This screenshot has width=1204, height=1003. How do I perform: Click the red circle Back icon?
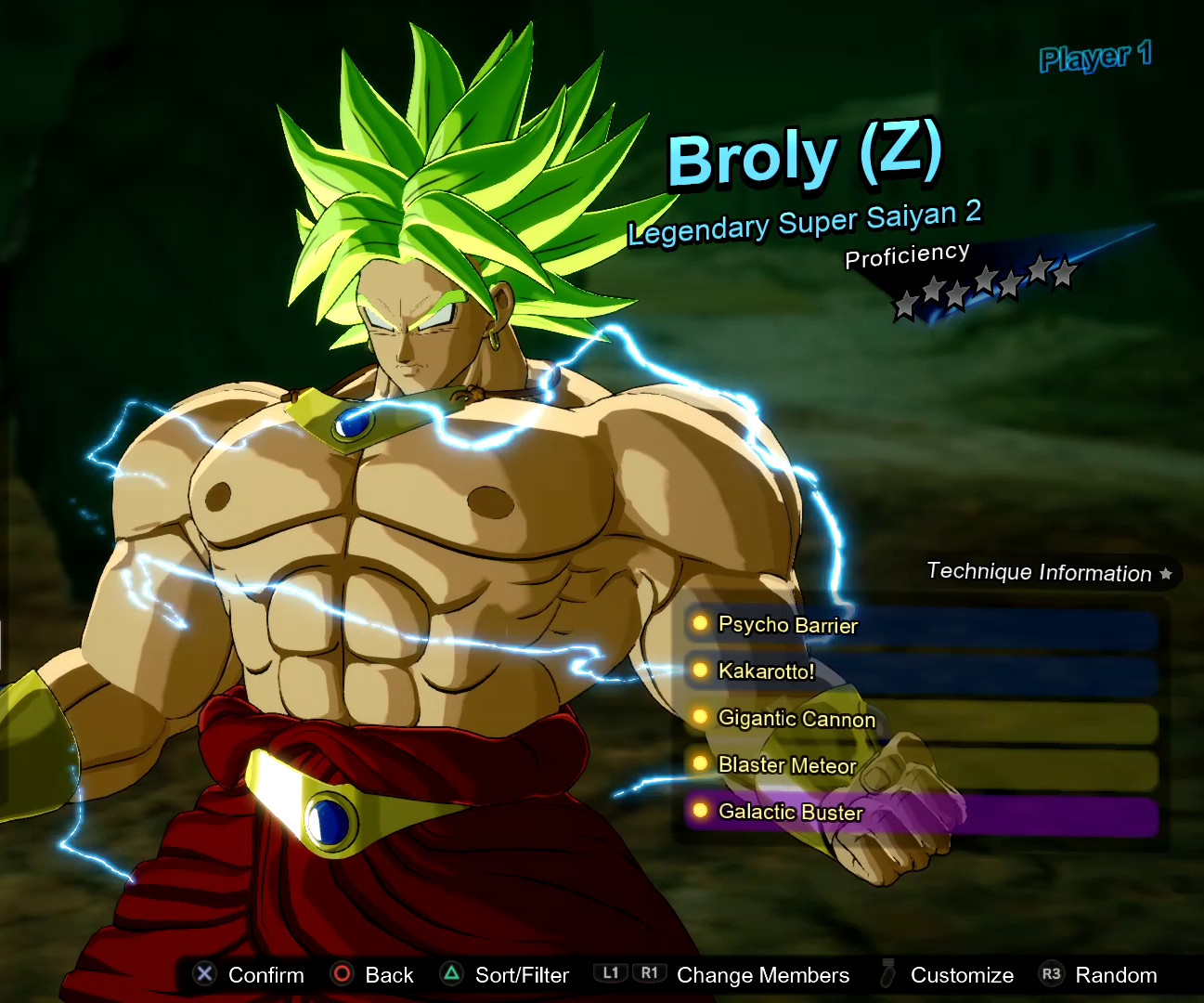click(x=343, y=974)
